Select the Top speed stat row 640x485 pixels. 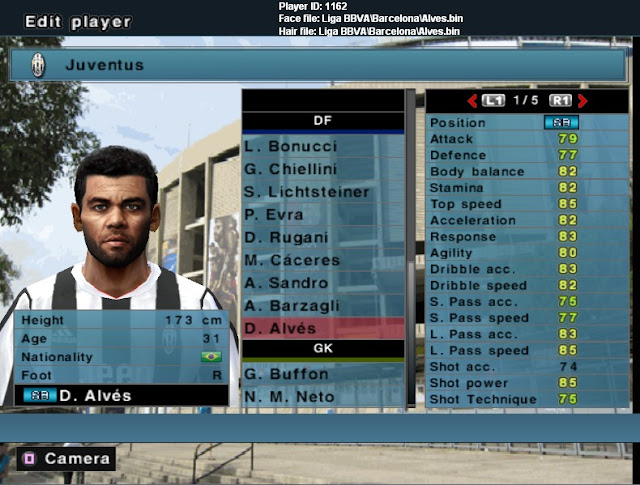pos(505,204)
